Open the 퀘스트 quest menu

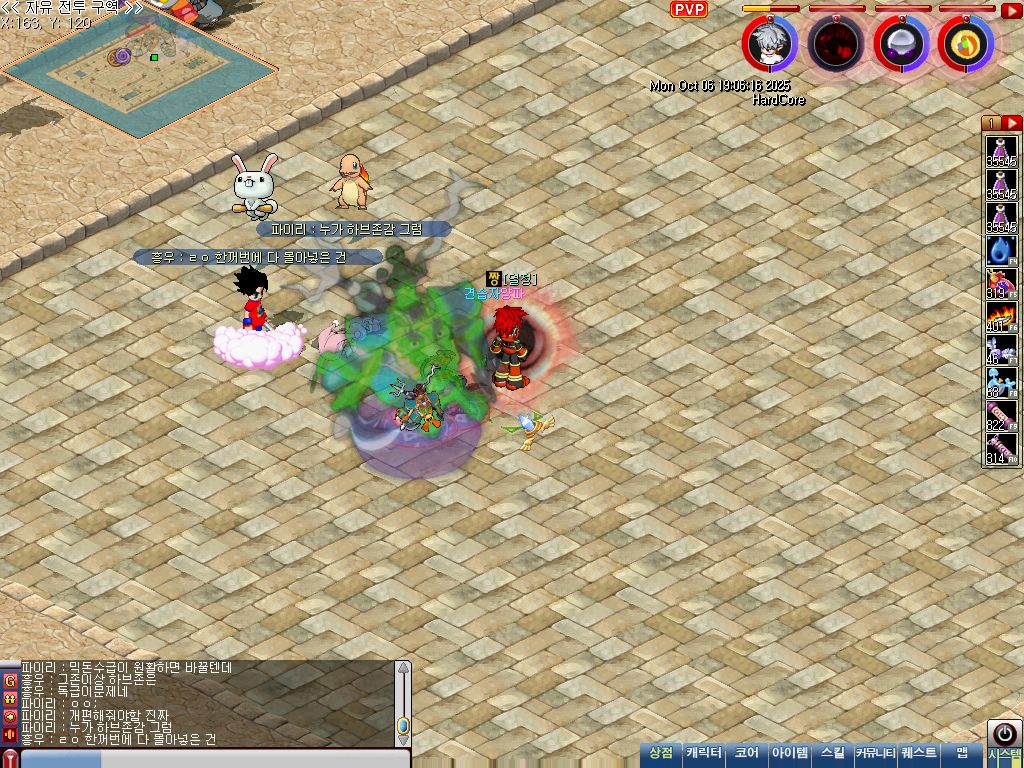click(919, 753)
